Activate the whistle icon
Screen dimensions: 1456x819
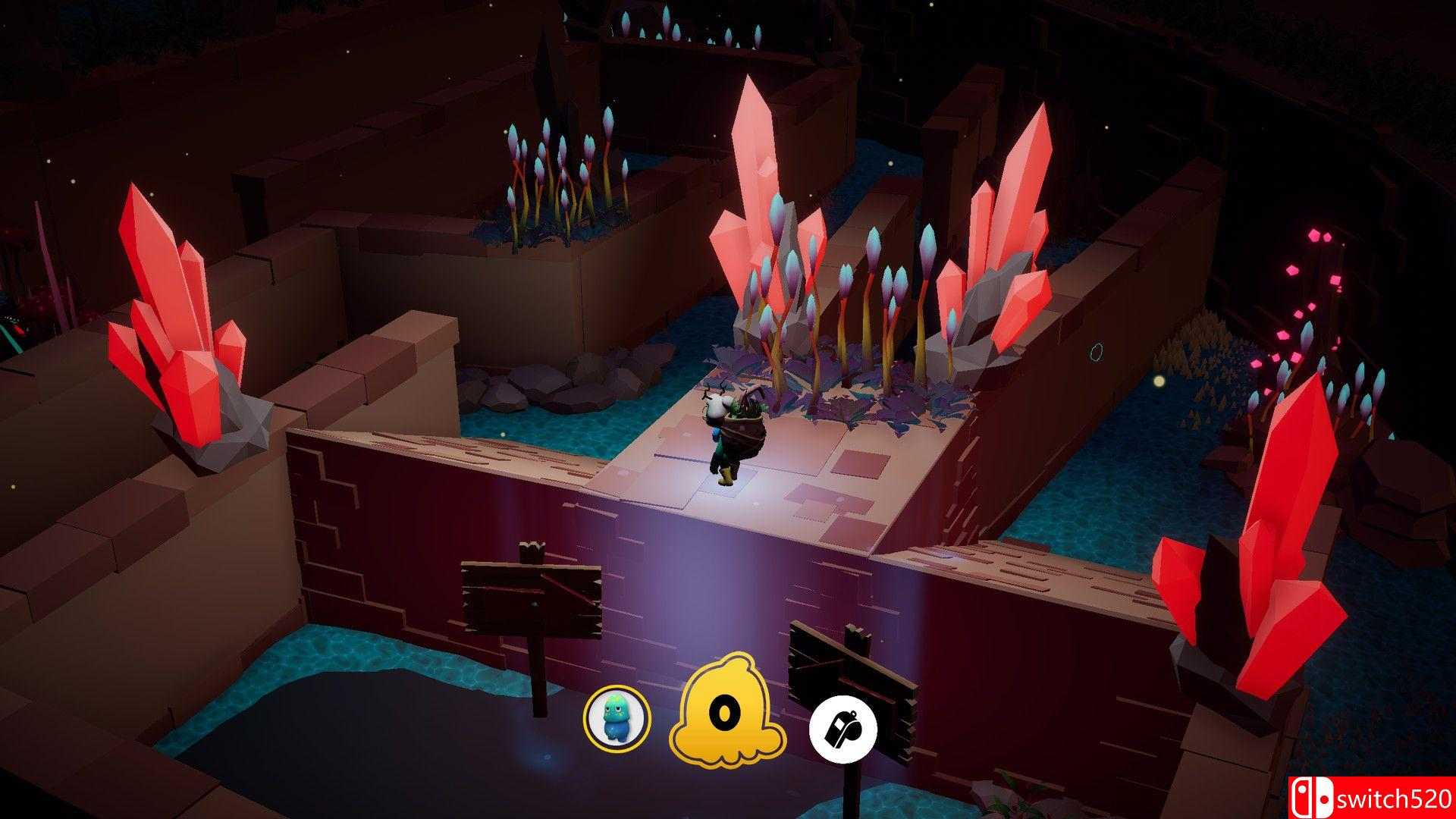coord(843,723)
